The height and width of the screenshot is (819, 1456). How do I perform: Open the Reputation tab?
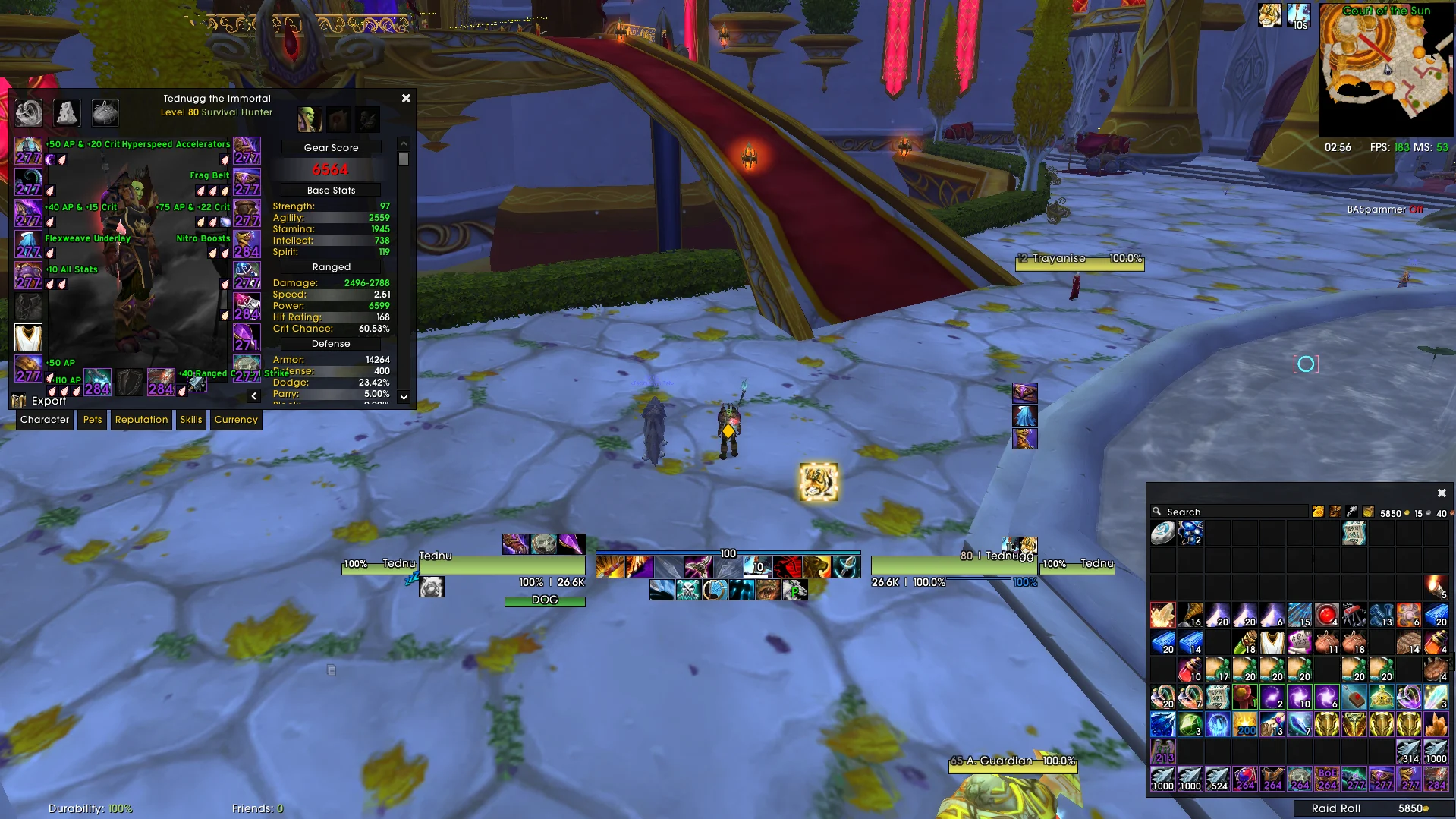coord(141,420)
